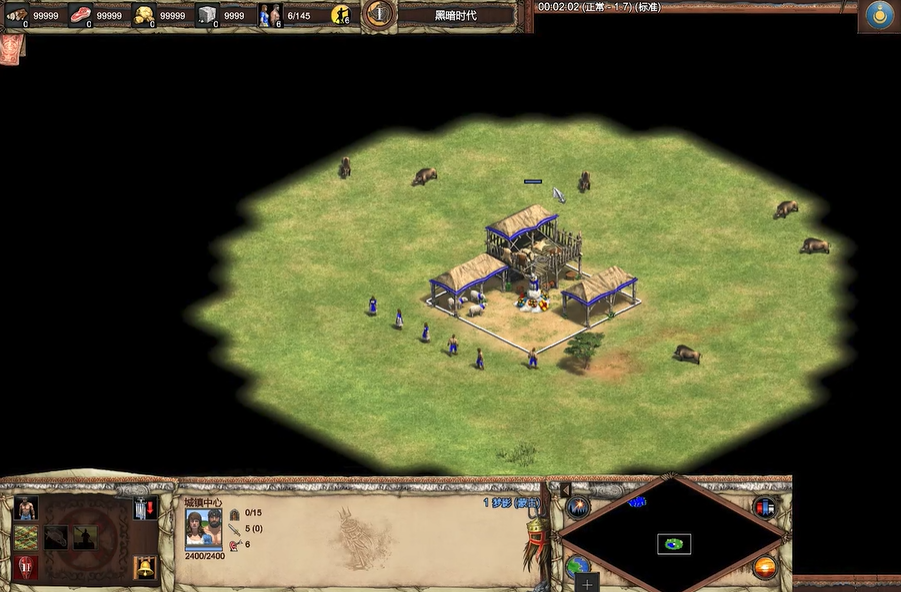This screenshot has height=592, width=901.
Task: Open the civilization emblem menu
Action: click(x=881, y=15)
